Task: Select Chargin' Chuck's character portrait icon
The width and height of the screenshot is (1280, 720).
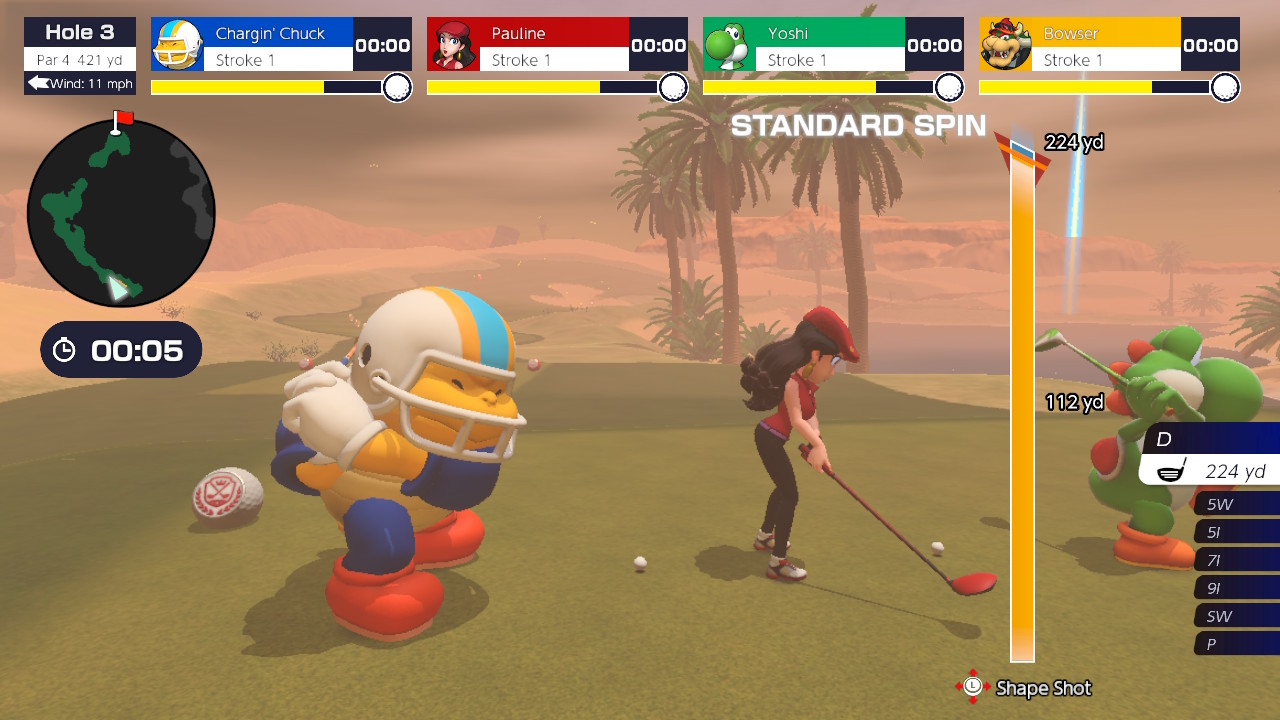Action: pyautogui.click(x=177, y=44)
